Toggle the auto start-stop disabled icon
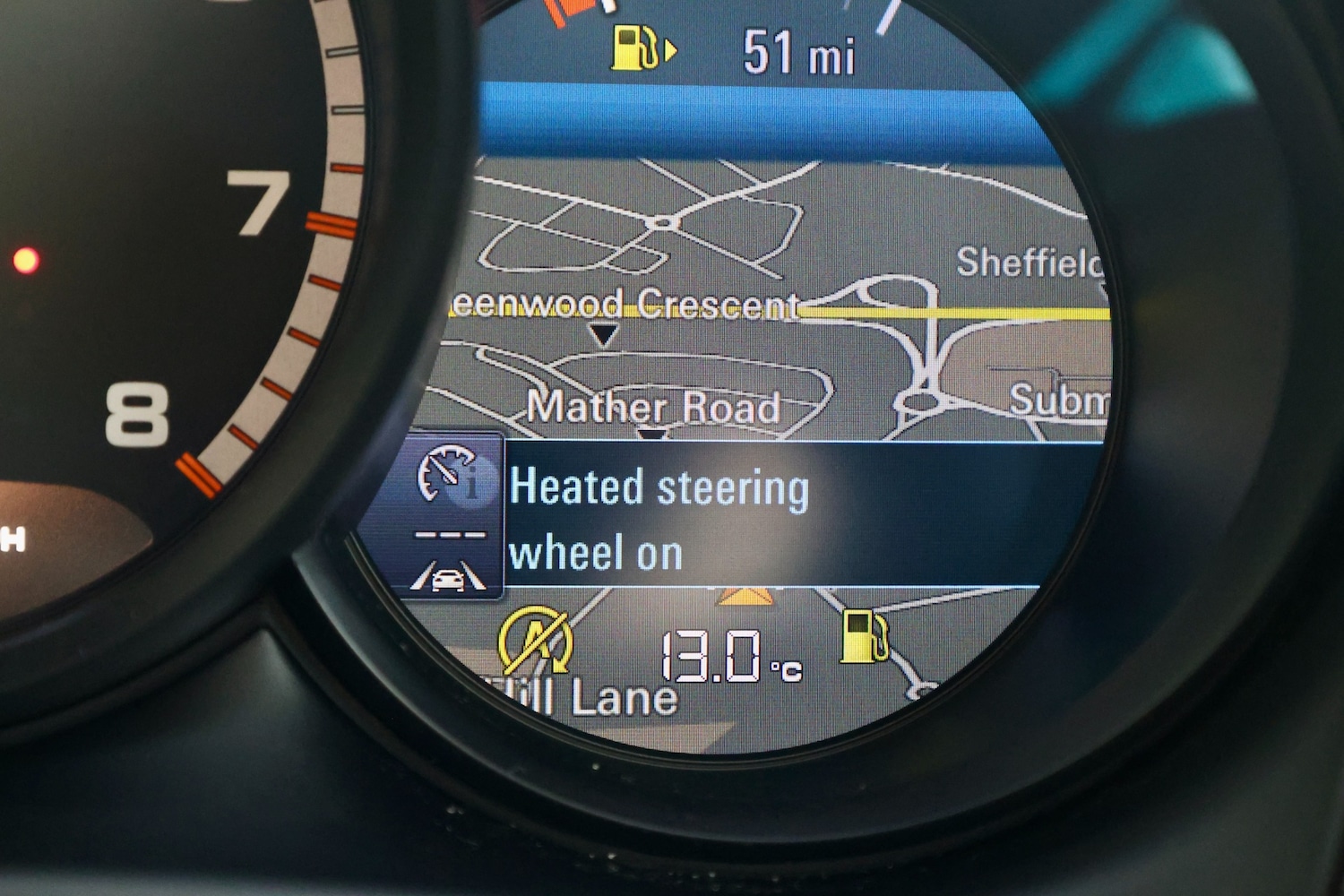Screen dimensions: 1344x896 (x=535, y=640)
